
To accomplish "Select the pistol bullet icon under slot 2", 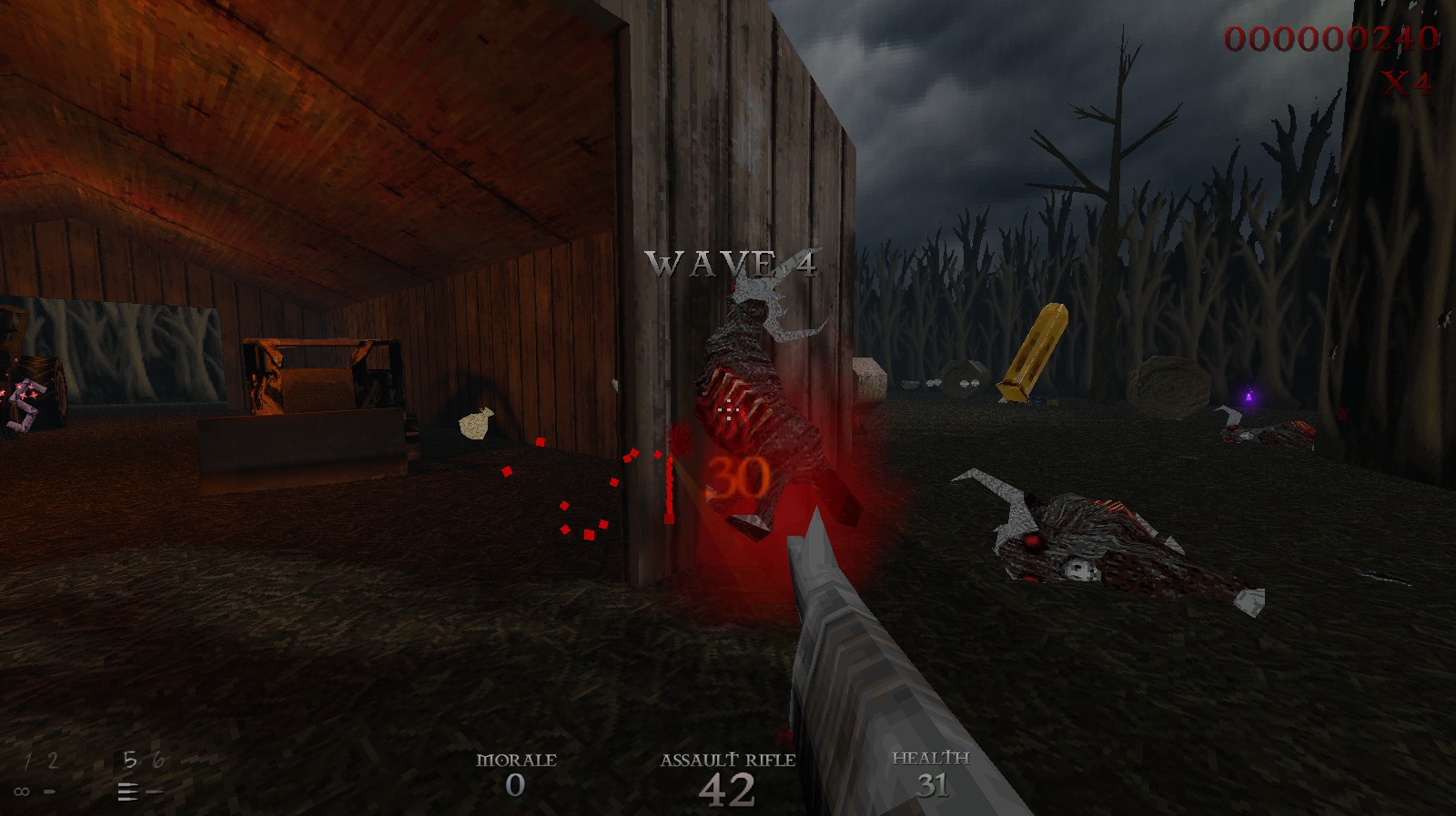I will click(x=49, y=791).
